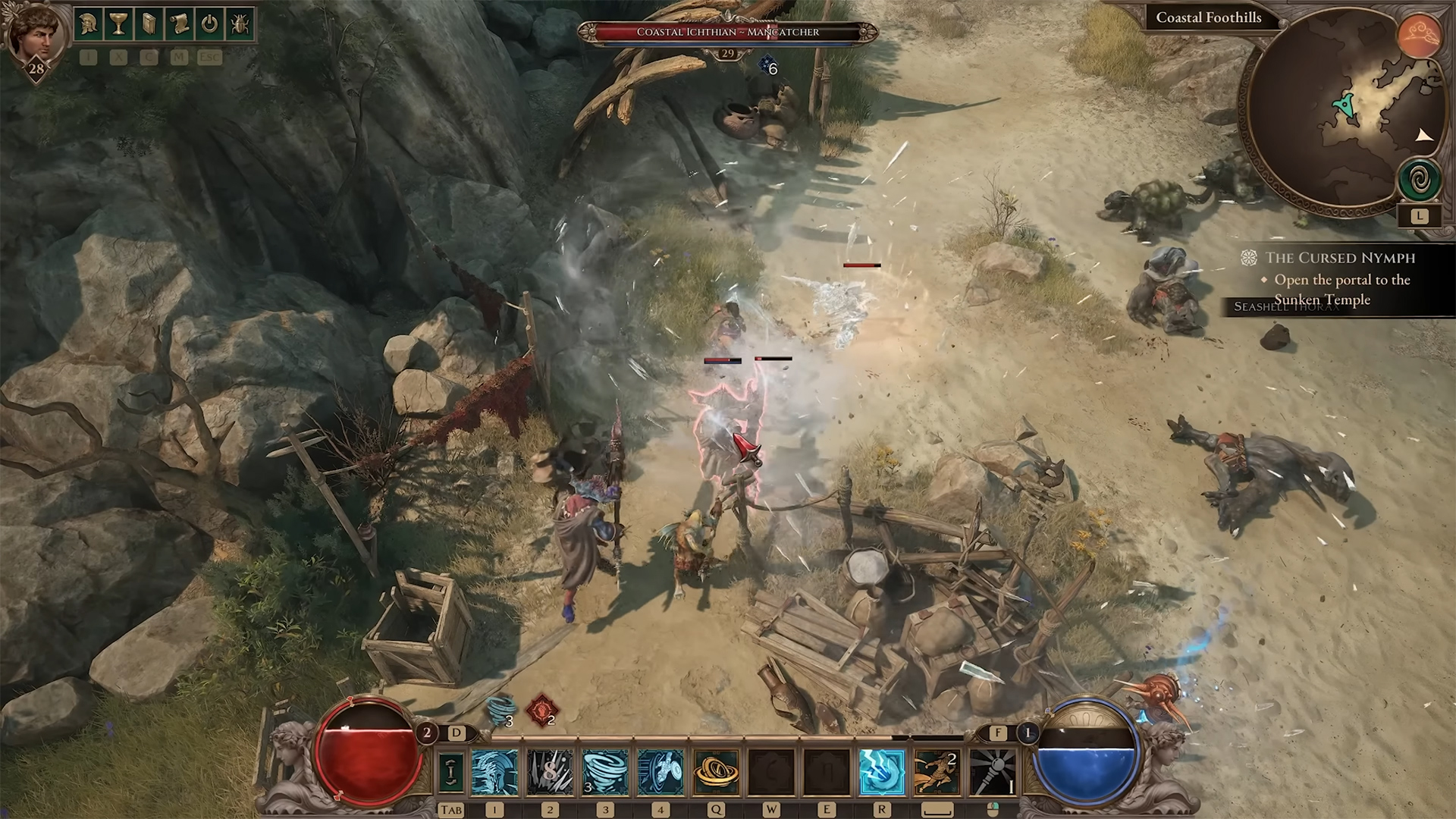This screenshot has width=1456, height=819.
Task: Click the weapon swap slot
Action: (x=452, y=771)
